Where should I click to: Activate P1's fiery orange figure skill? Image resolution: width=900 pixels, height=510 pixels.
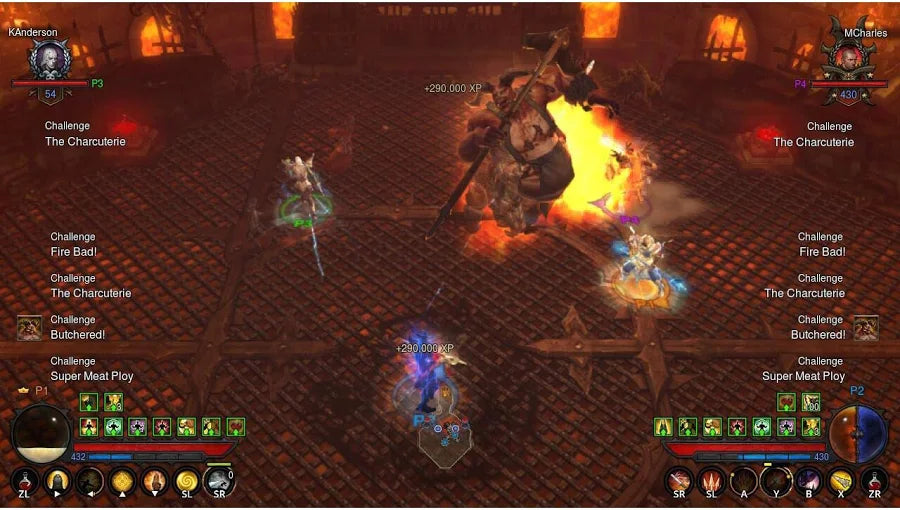[x=154, y=482]
